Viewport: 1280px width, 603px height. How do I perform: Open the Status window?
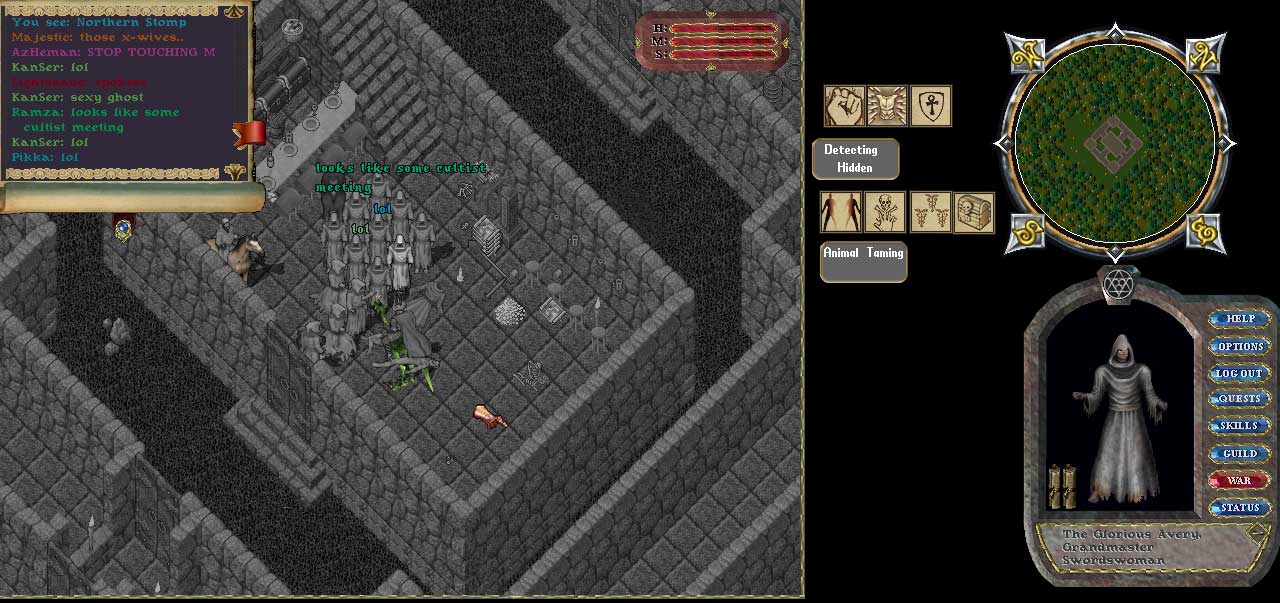pyautogui.click(x=1240, y=507)
